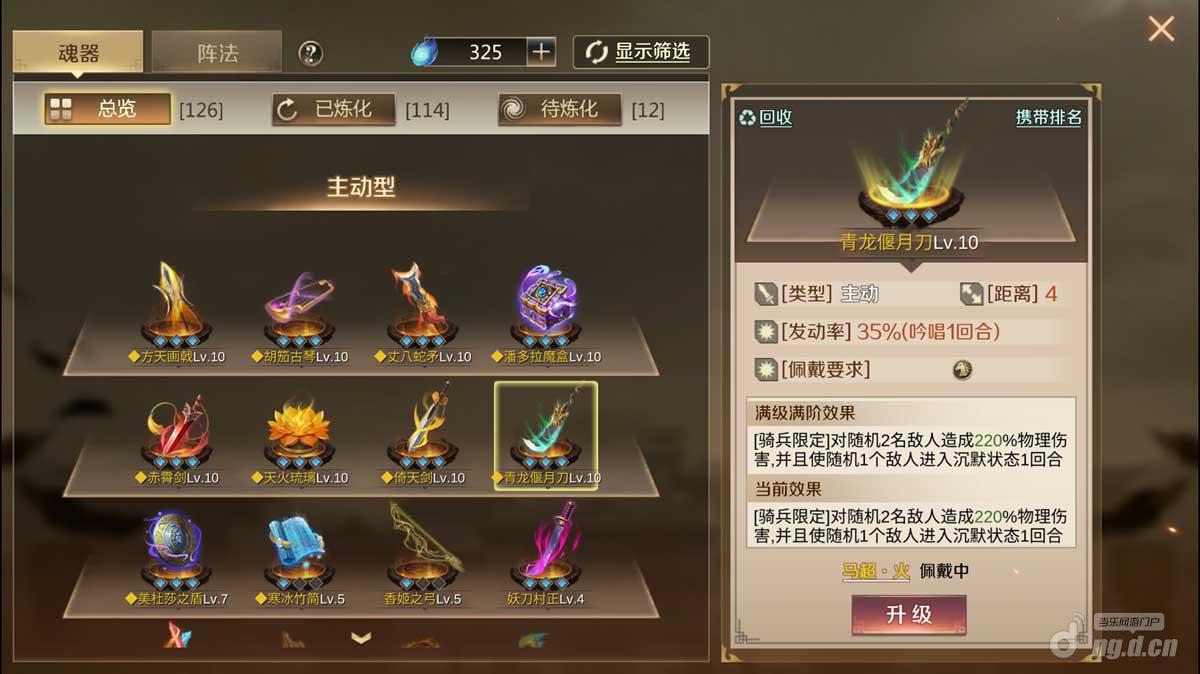This screenshot has width=1200, height=674.
Task: Open the 阵法 tab
Action: (217, 52)
